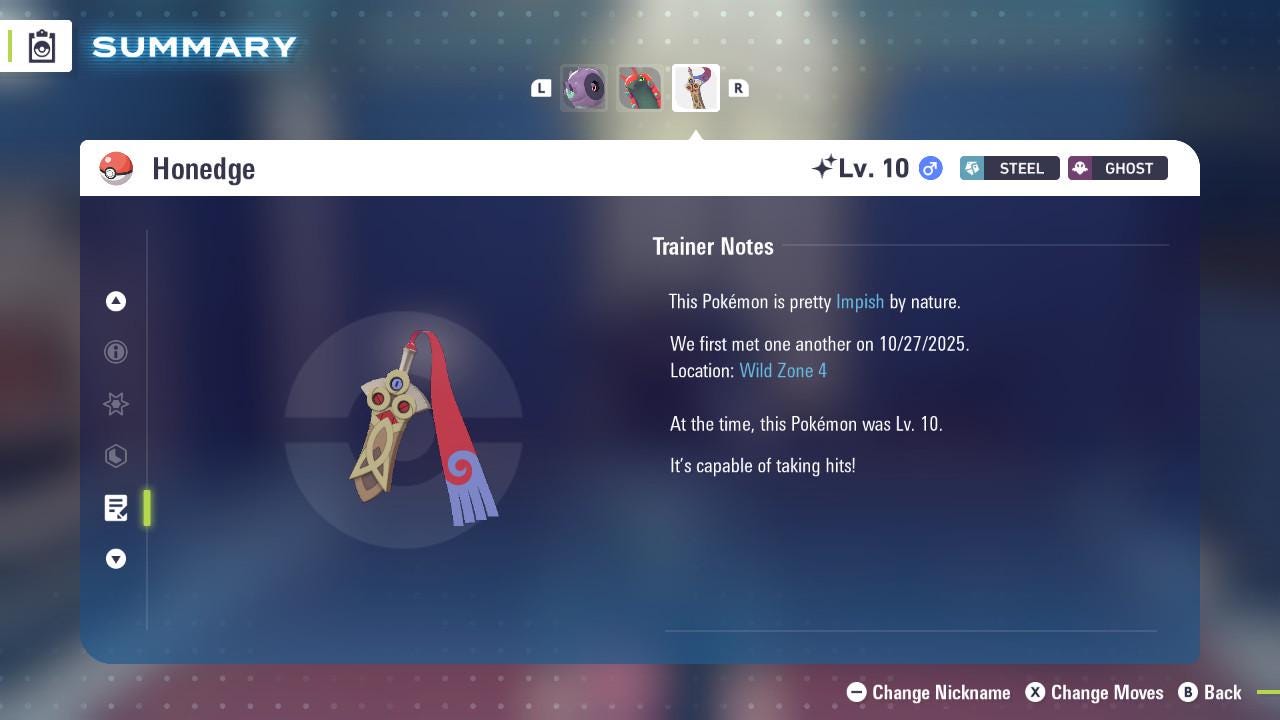Select the purple Pokémon thumbnail at top

[584, 88]
